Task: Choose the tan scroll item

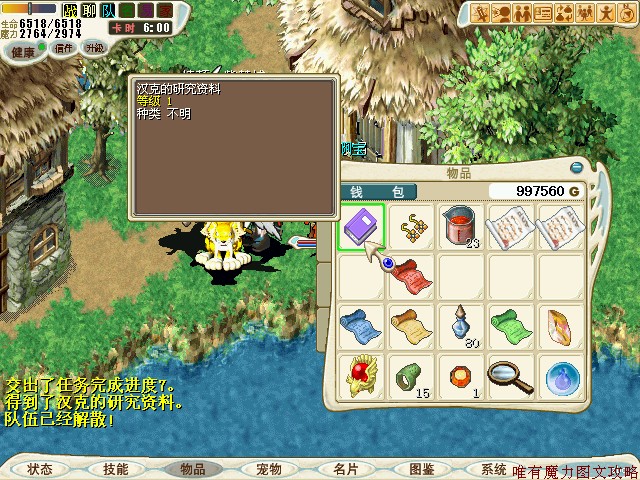Action: click(411, 325)
